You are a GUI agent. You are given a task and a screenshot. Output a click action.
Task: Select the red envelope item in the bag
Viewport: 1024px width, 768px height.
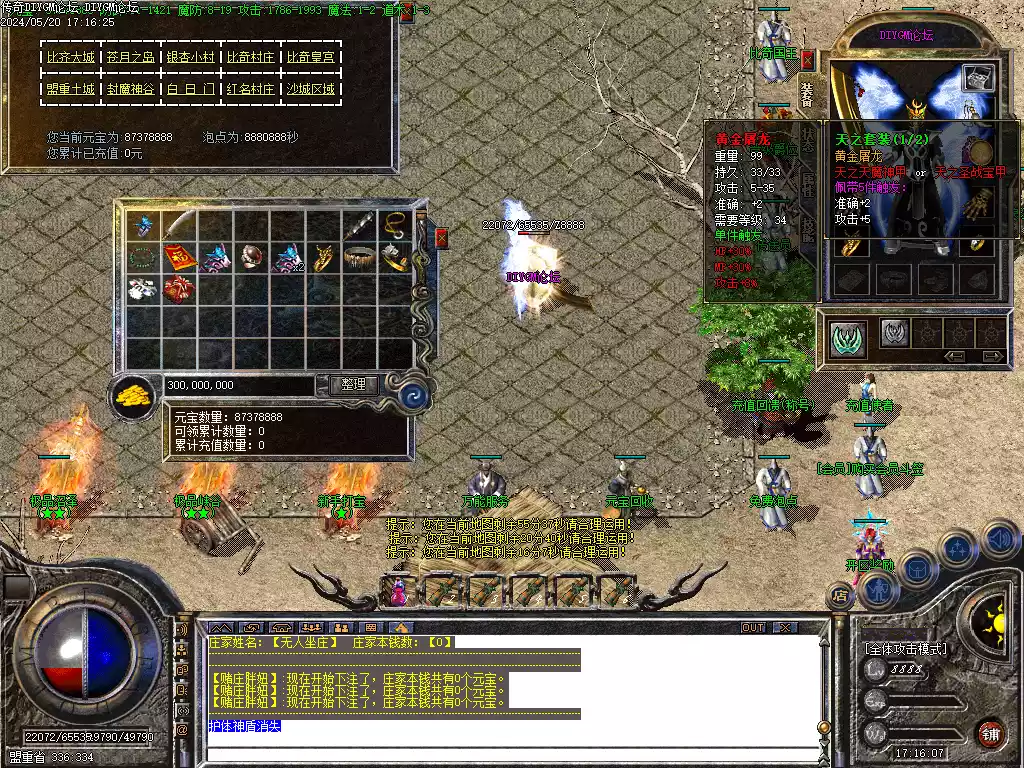180,258
